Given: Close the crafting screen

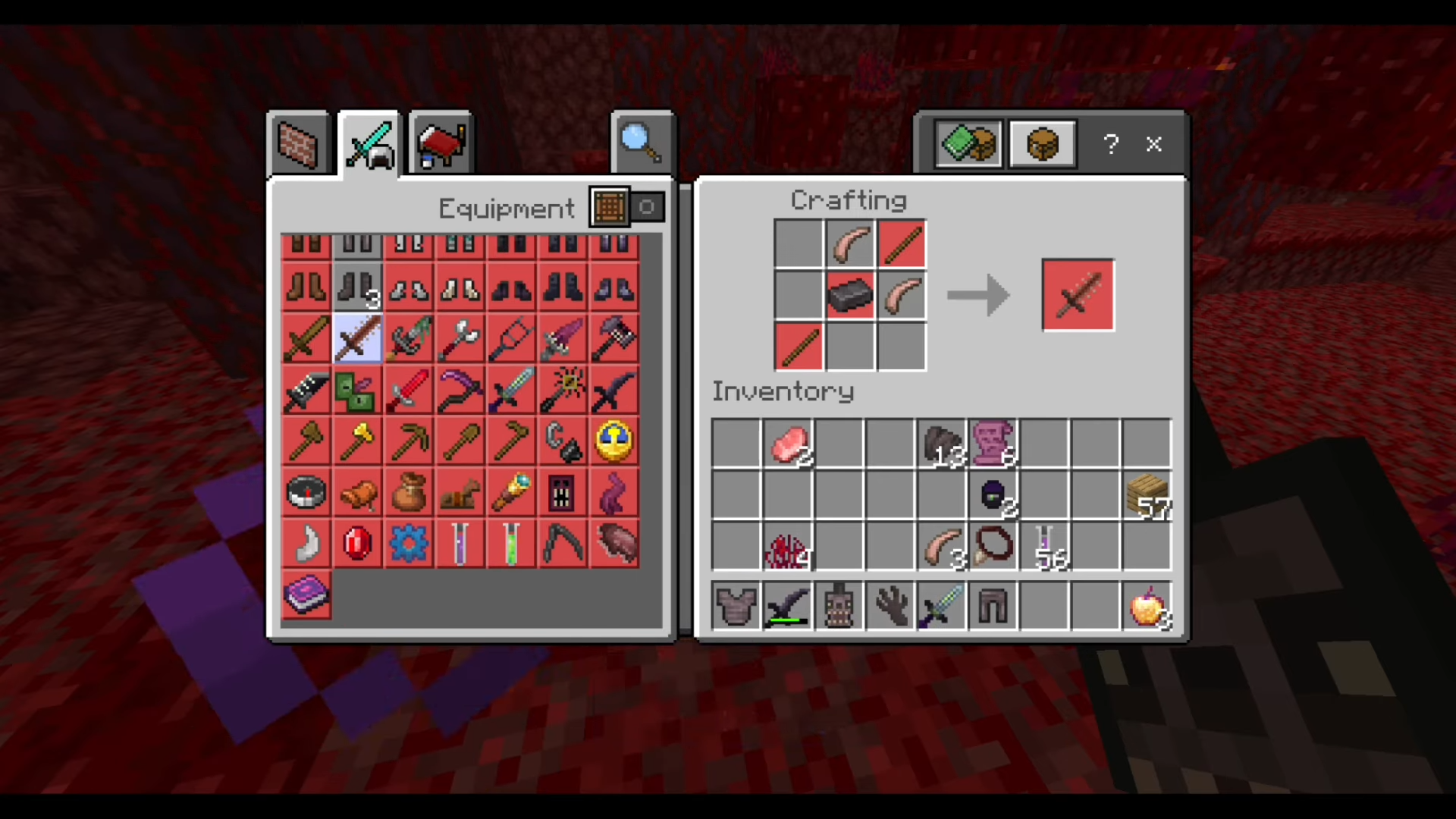Looking at the screenshot, I should (x=1153, y=144).
